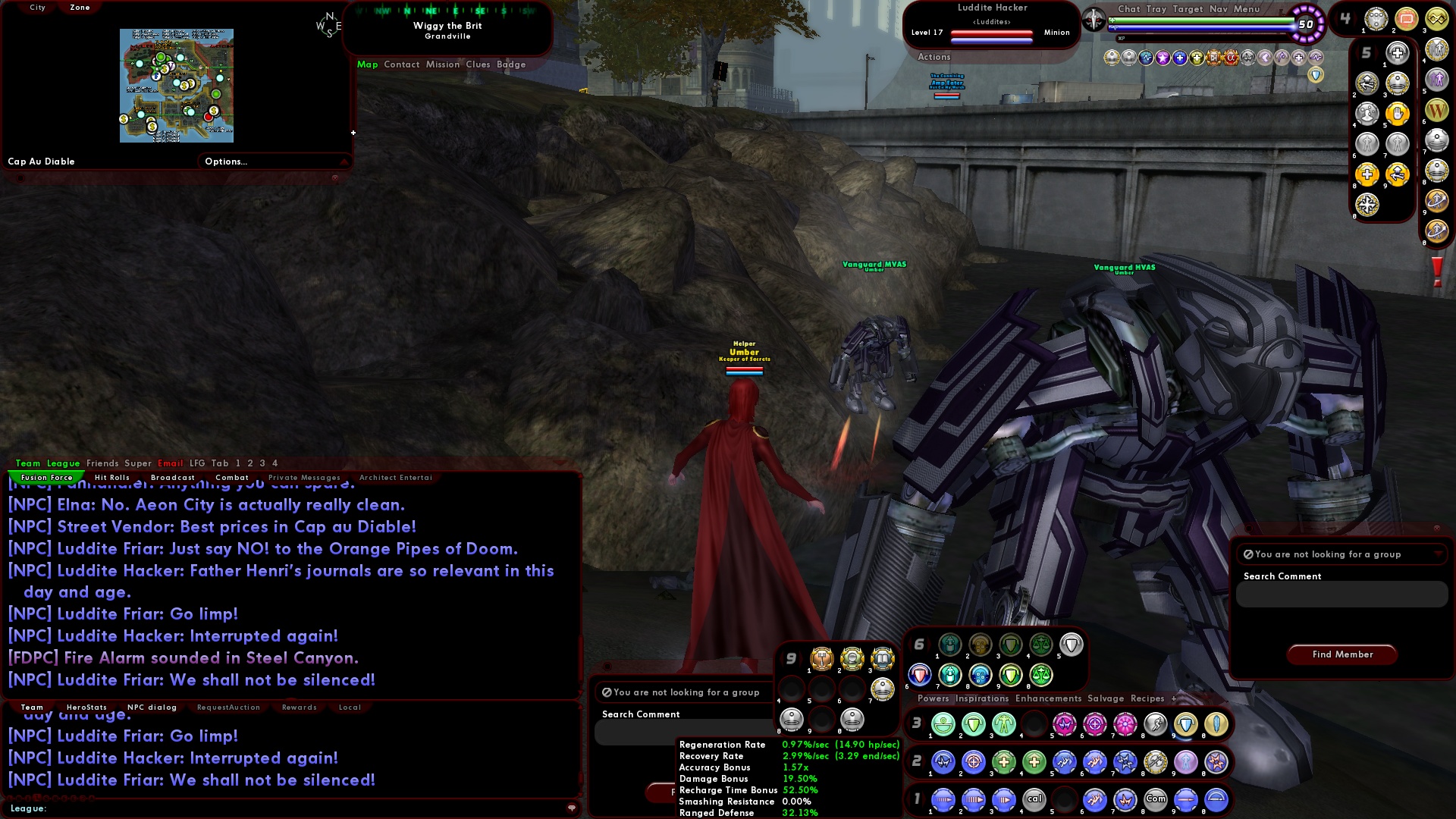Open Email from the chat link row
Screen dimensions: 1456x819
171,463
